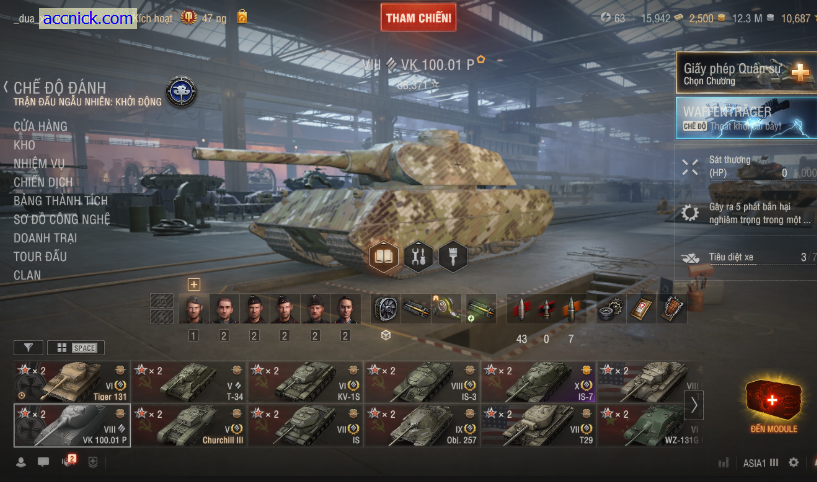
Task: Open the tank carousel filter funnel
Action: 28,347
